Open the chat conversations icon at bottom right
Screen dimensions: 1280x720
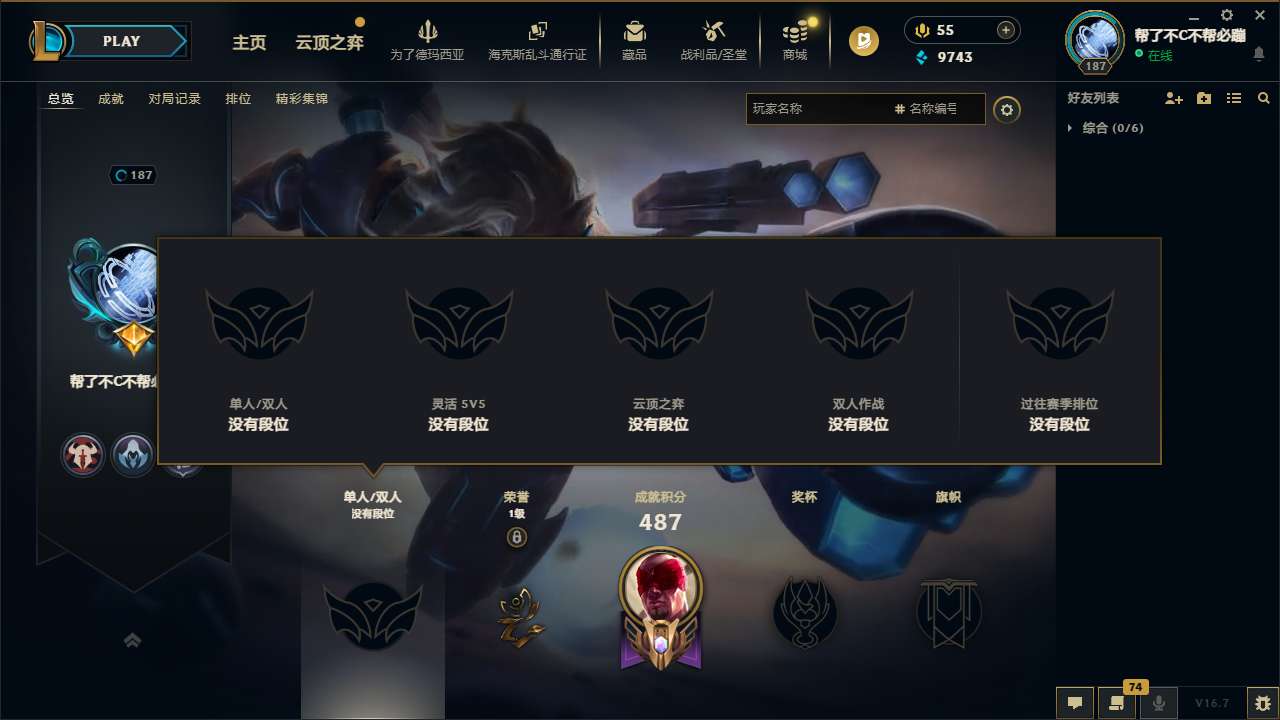coord(1074,703)
